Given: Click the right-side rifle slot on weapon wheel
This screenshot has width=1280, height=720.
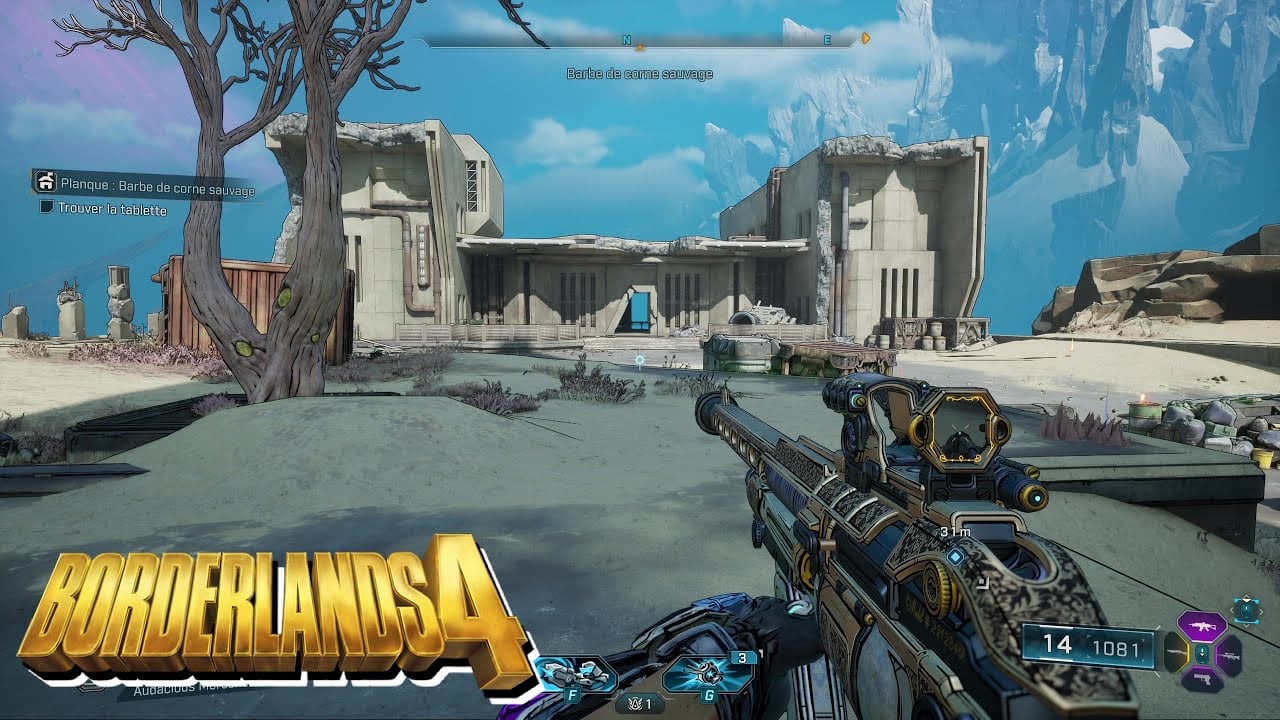Looking at the screenshot, I should click(x=1231, y=655).
